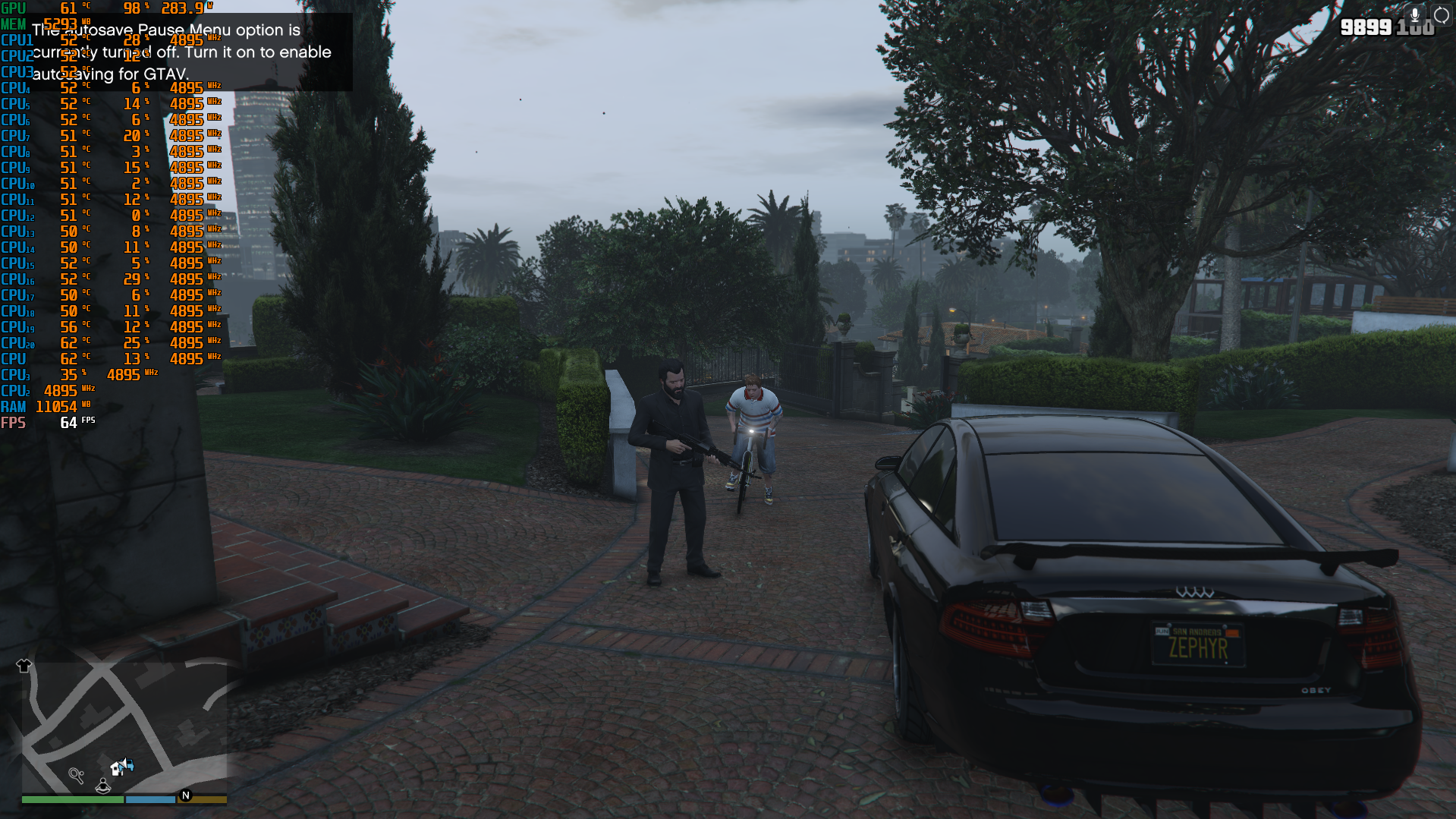Click the minimap in the corner
1456x819 pixels.
click(x=124, y=727)
